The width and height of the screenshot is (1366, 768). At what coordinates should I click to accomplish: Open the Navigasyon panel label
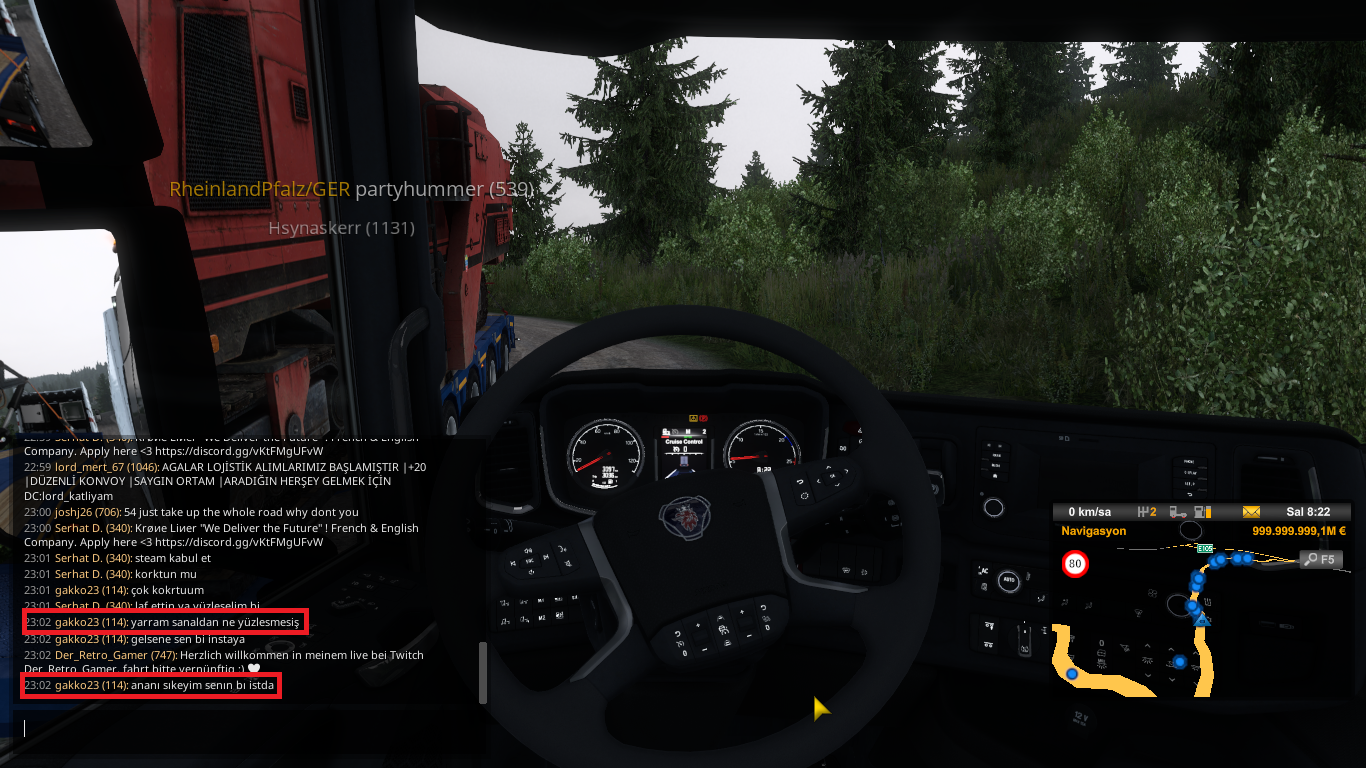pyautogui.click(x=1094, y=531)
